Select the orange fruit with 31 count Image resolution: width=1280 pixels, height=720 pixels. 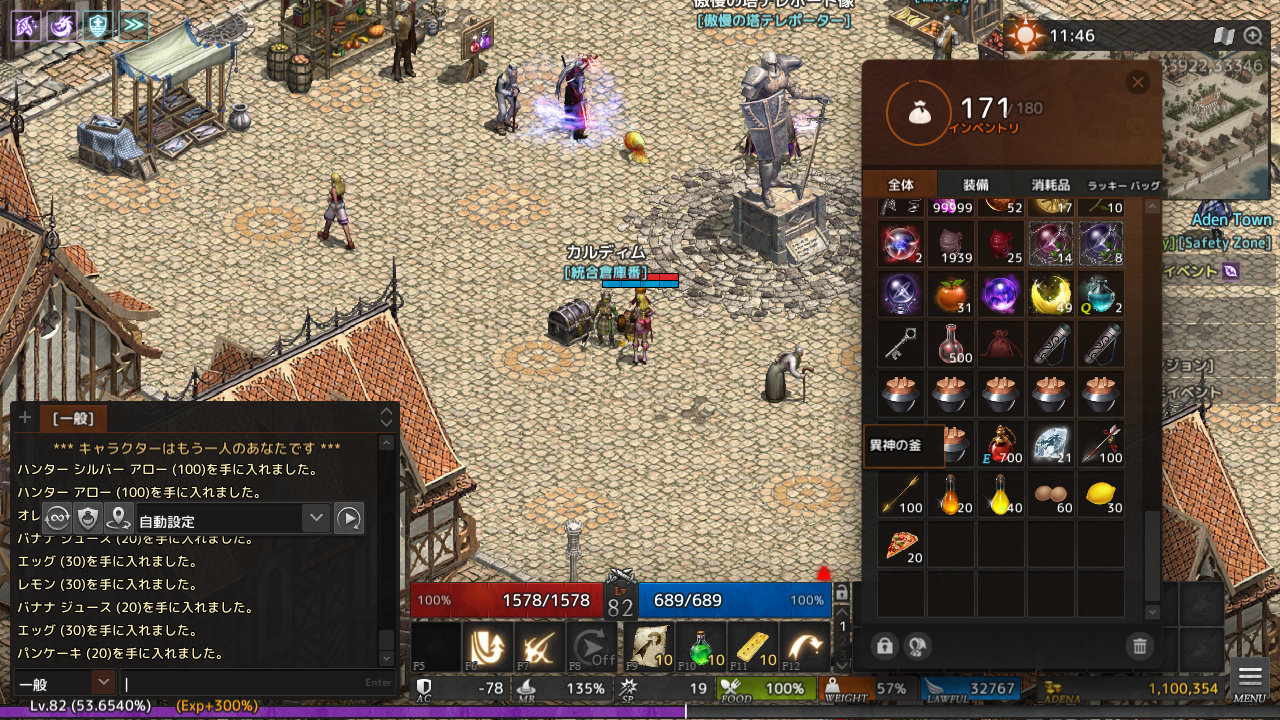pyautogui.click(x=951, y=295)
